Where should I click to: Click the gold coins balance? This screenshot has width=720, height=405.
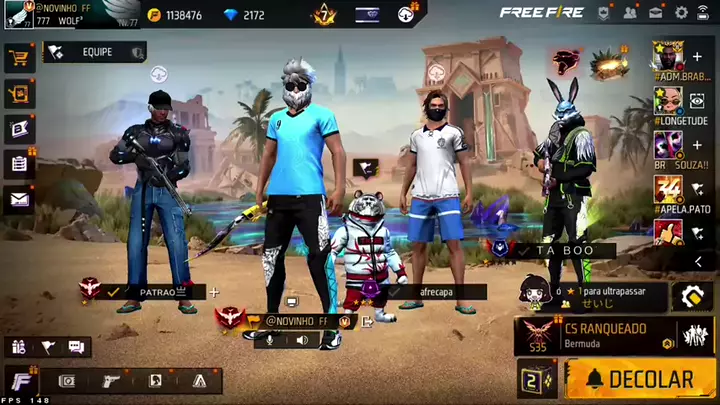175,15
